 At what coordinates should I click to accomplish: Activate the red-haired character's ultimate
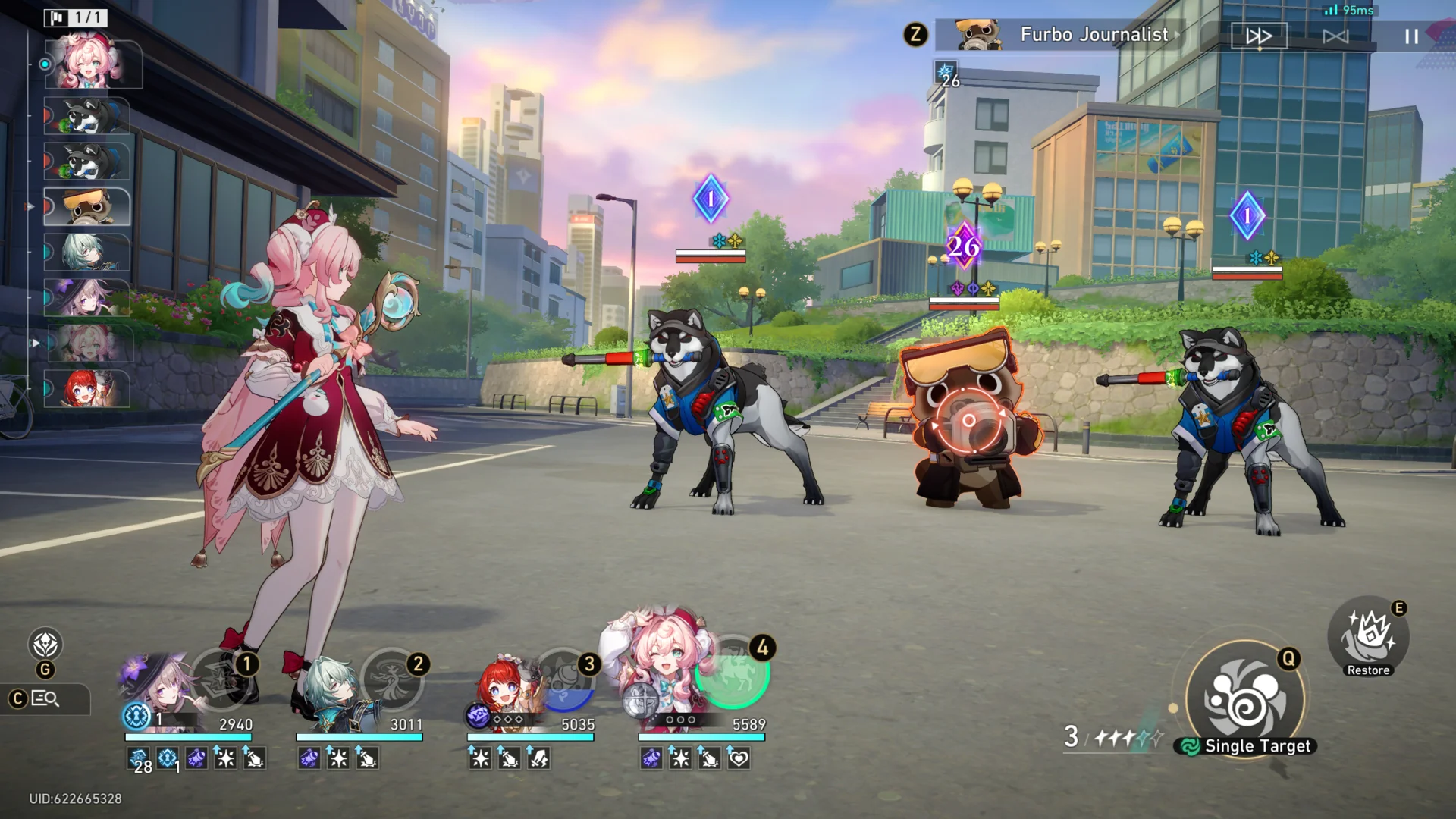pos(564,679)
